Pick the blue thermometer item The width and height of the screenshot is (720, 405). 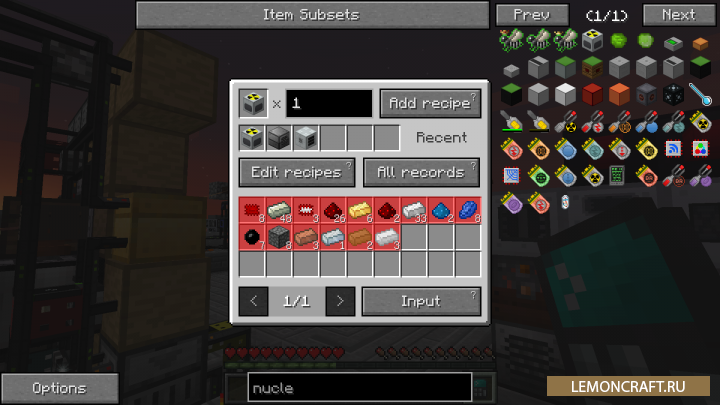tap(700, 95)
